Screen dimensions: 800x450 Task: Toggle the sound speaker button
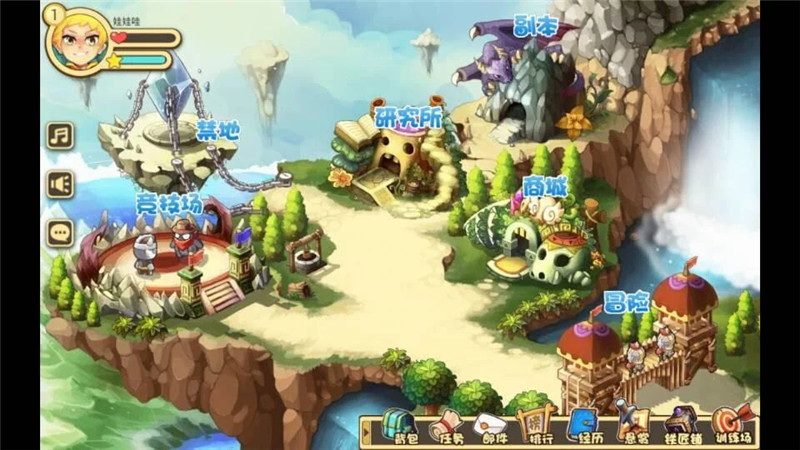tap(61, 184)
